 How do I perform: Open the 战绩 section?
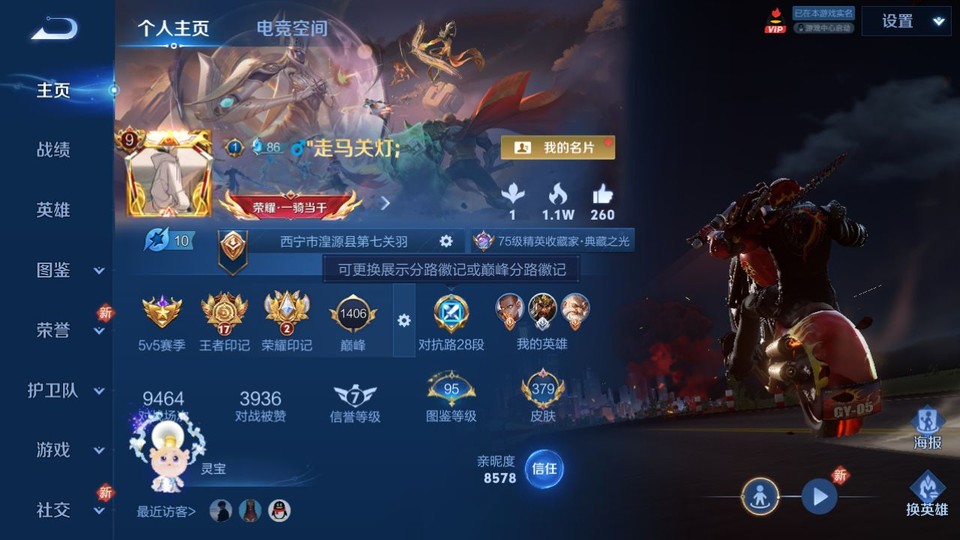coord(54,150)
